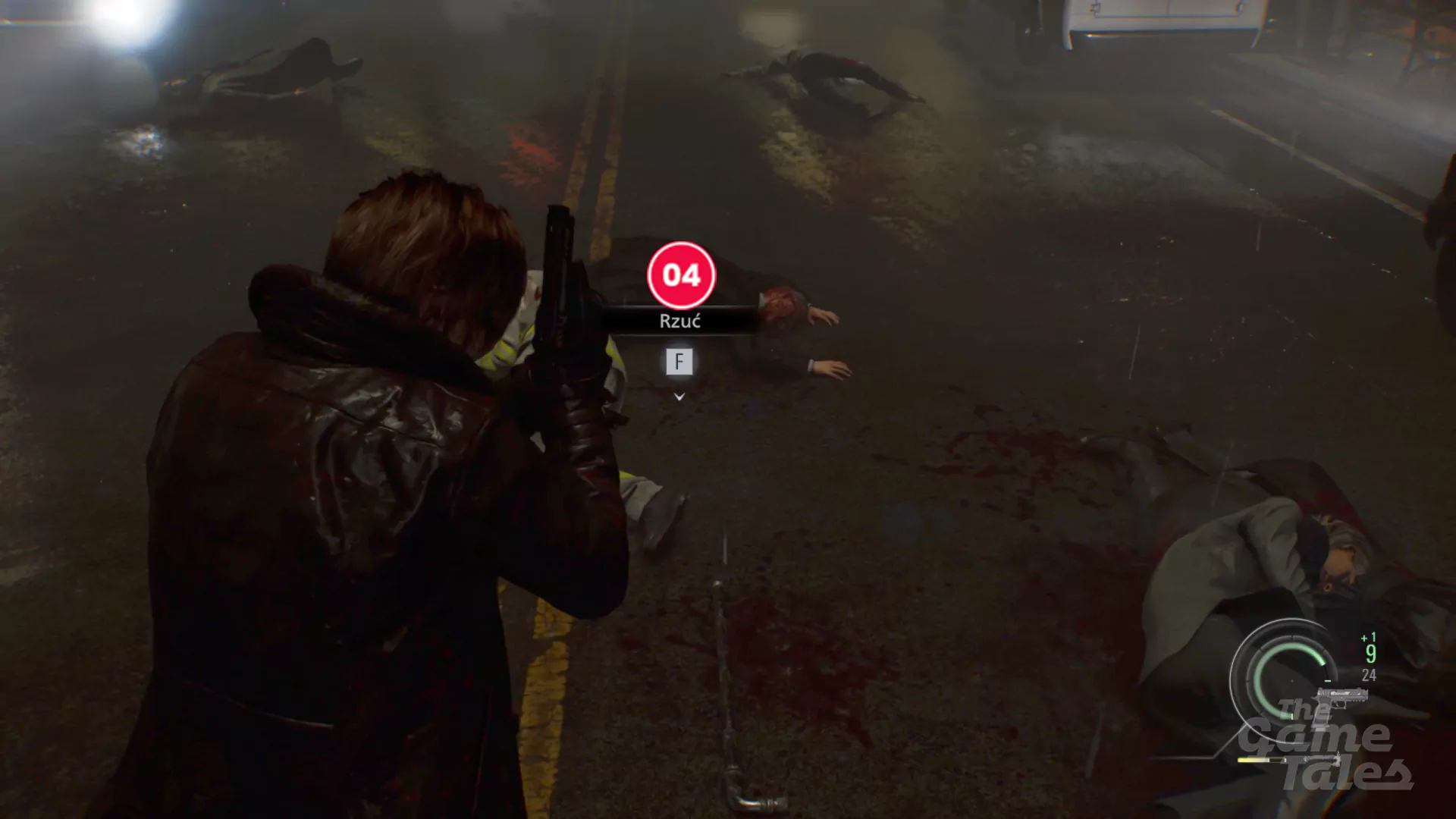Toggle the glowing F interaction prompt
Image resolution: width=1456 pixels, height=819 pixels.
tap(679, 362)
